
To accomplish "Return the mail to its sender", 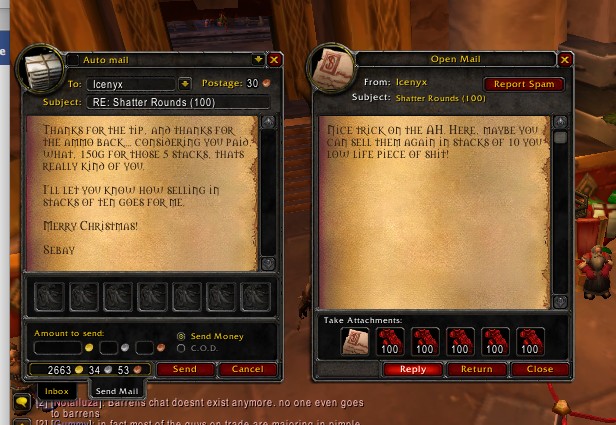I will [476, 369].
